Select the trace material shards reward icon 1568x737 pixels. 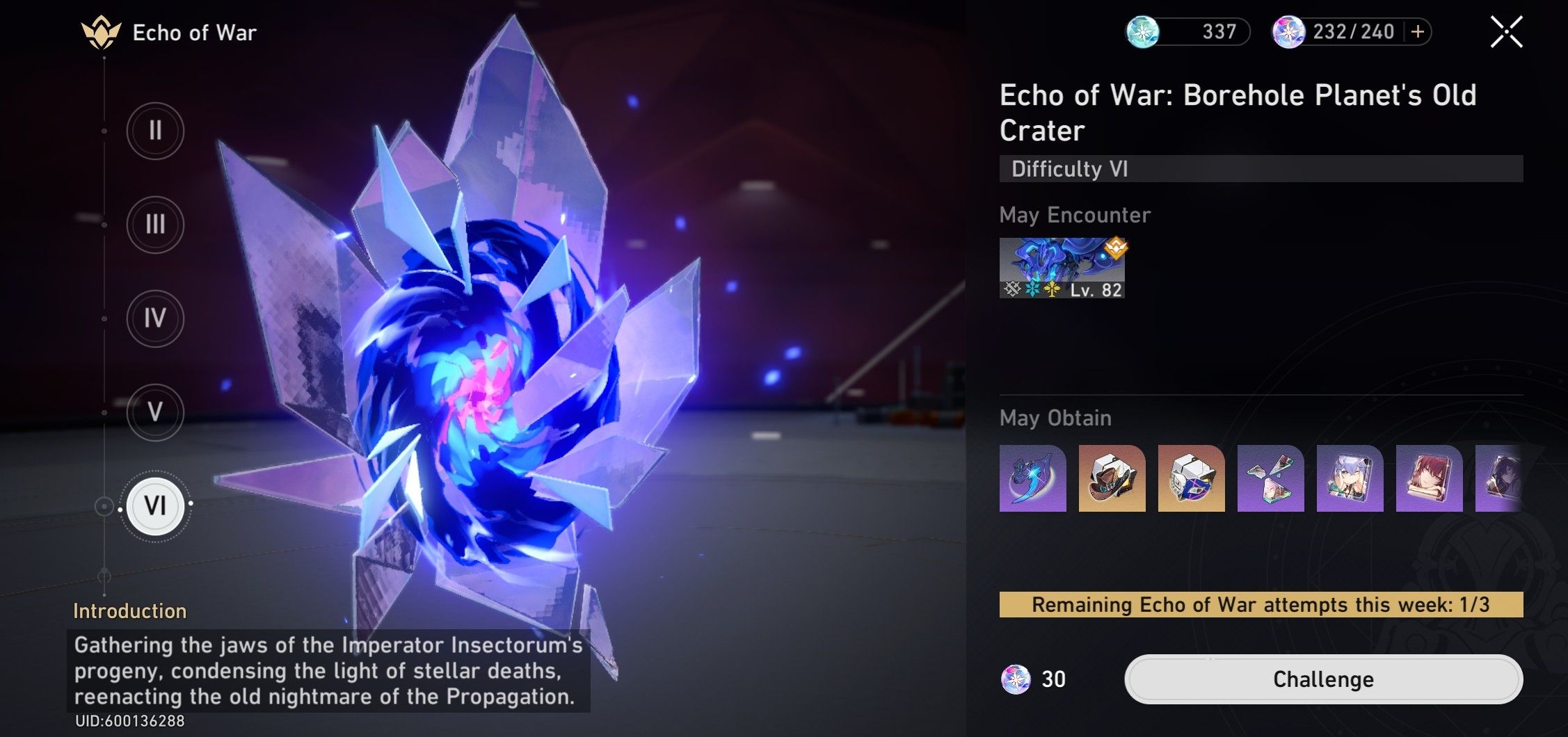point(1270,480)
